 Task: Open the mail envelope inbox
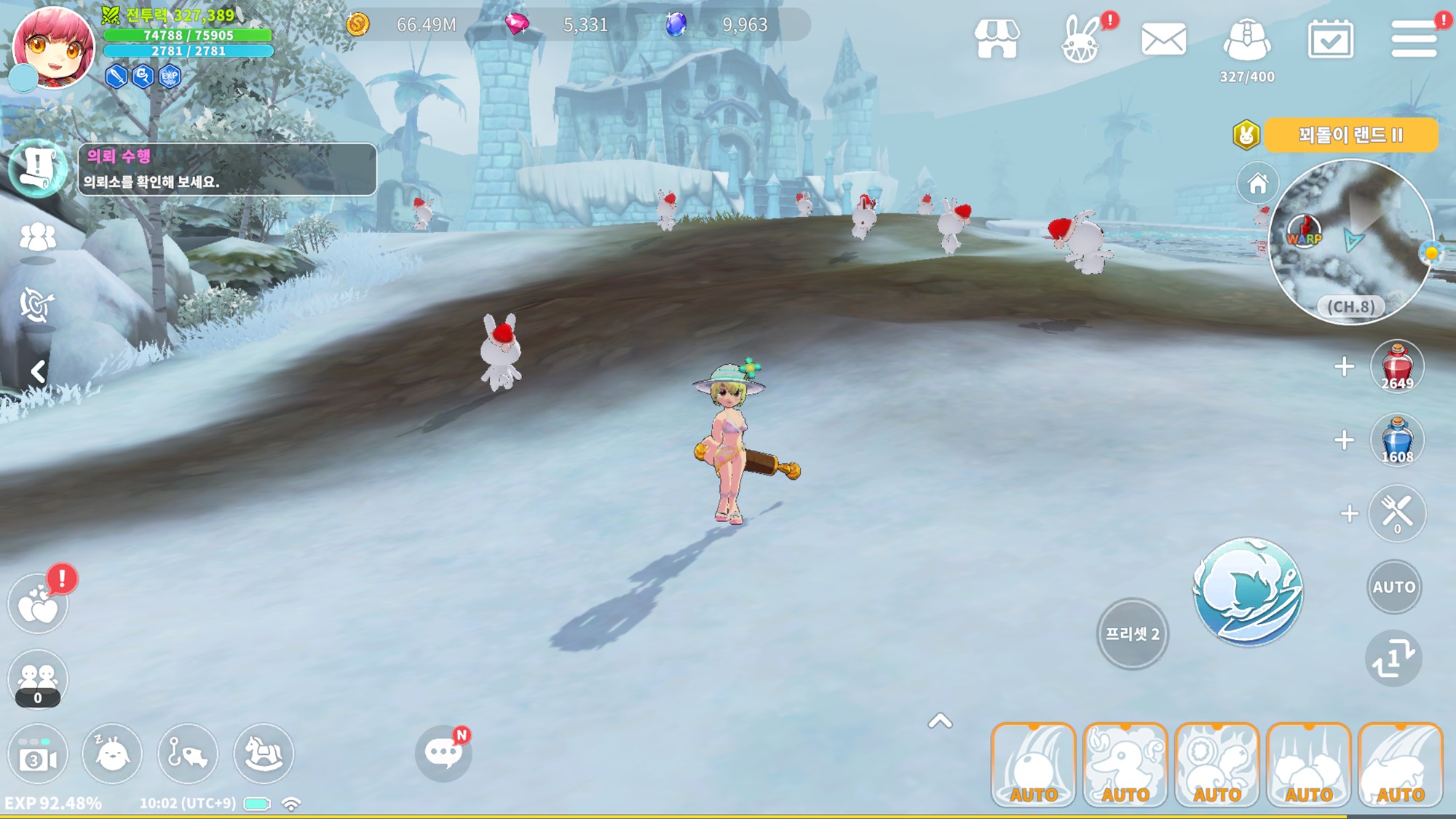[1163, 39]
